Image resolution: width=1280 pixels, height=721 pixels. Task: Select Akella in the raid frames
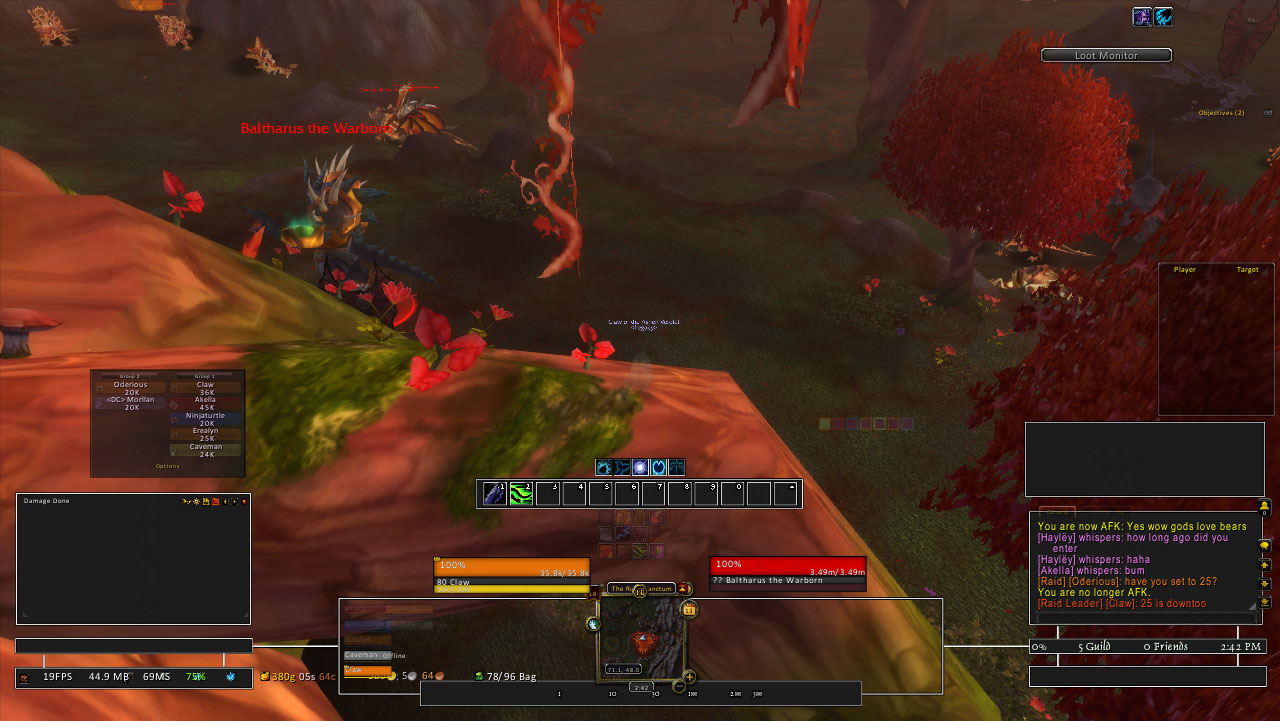(x=206, y=403)
